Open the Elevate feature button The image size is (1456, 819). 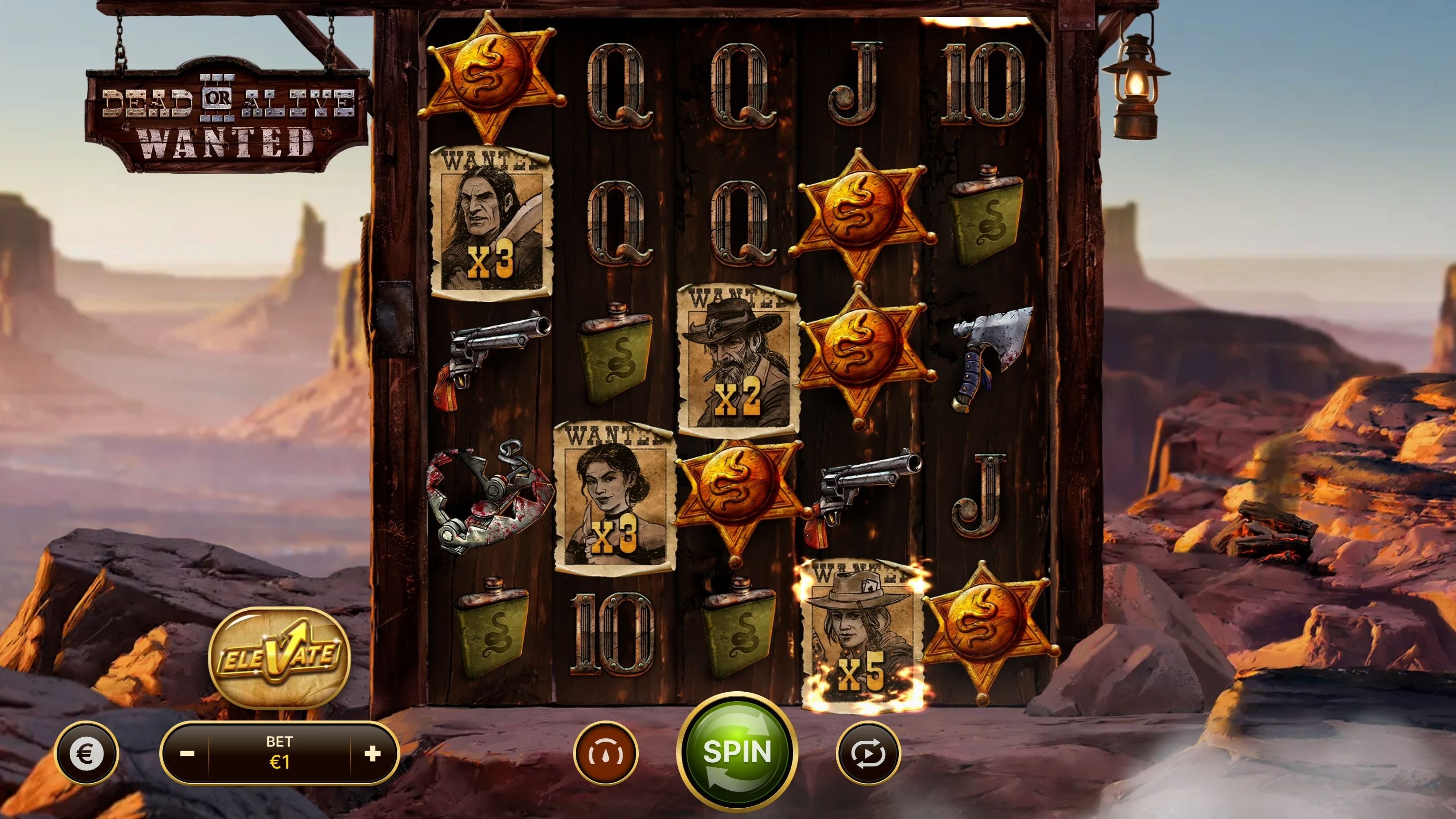click(x=280, y=658)
